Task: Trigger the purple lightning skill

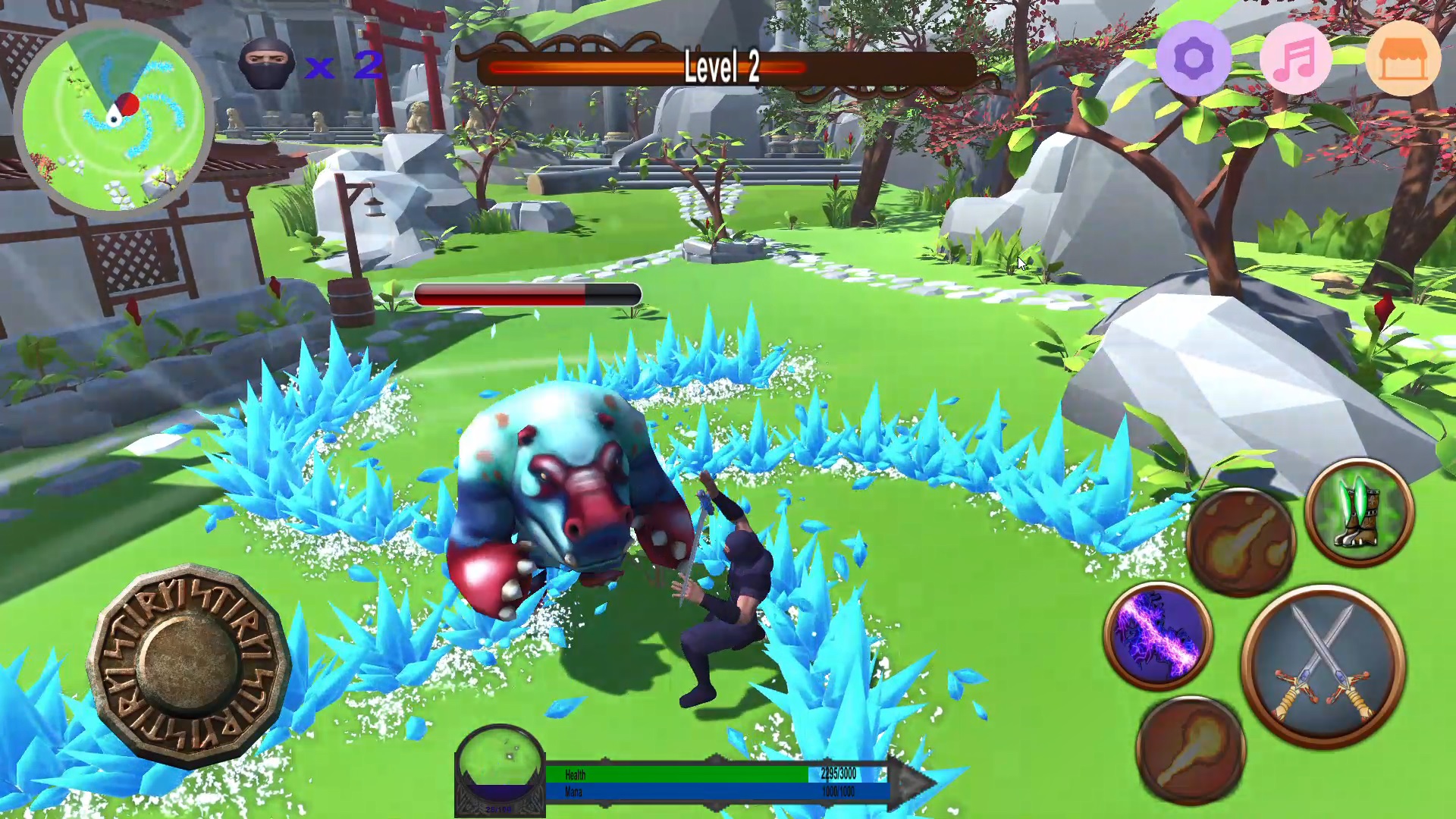Action: [x=1159, y=635]
